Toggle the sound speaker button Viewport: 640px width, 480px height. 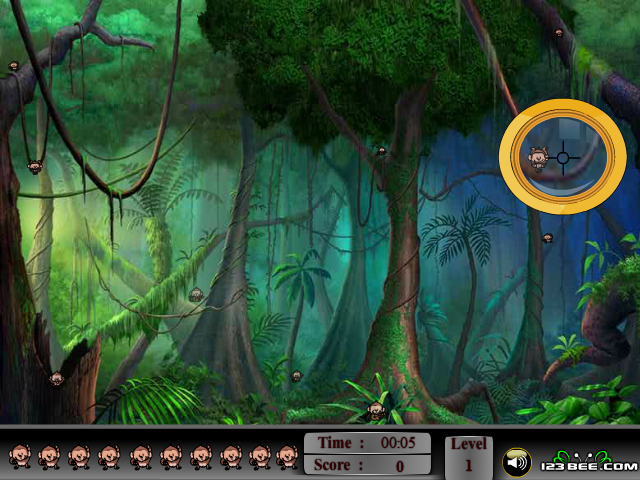516,463
